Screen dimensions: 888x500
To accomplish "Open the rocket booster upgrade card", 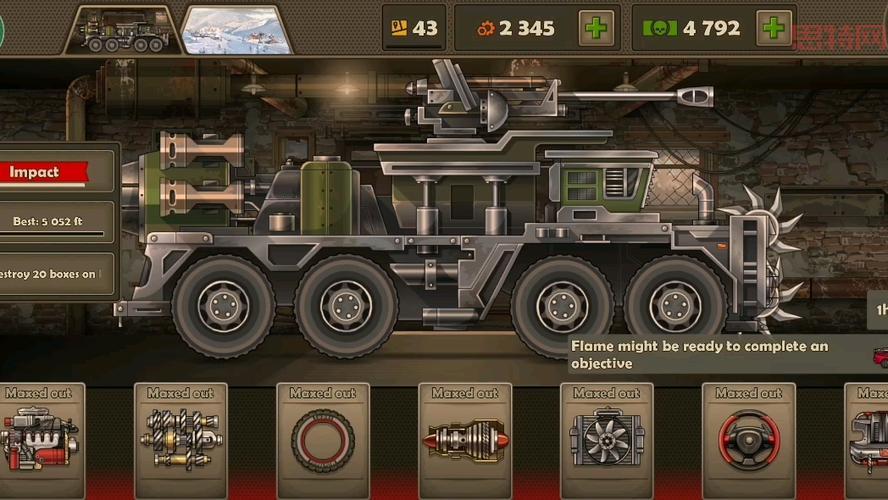I will point(465,440).
